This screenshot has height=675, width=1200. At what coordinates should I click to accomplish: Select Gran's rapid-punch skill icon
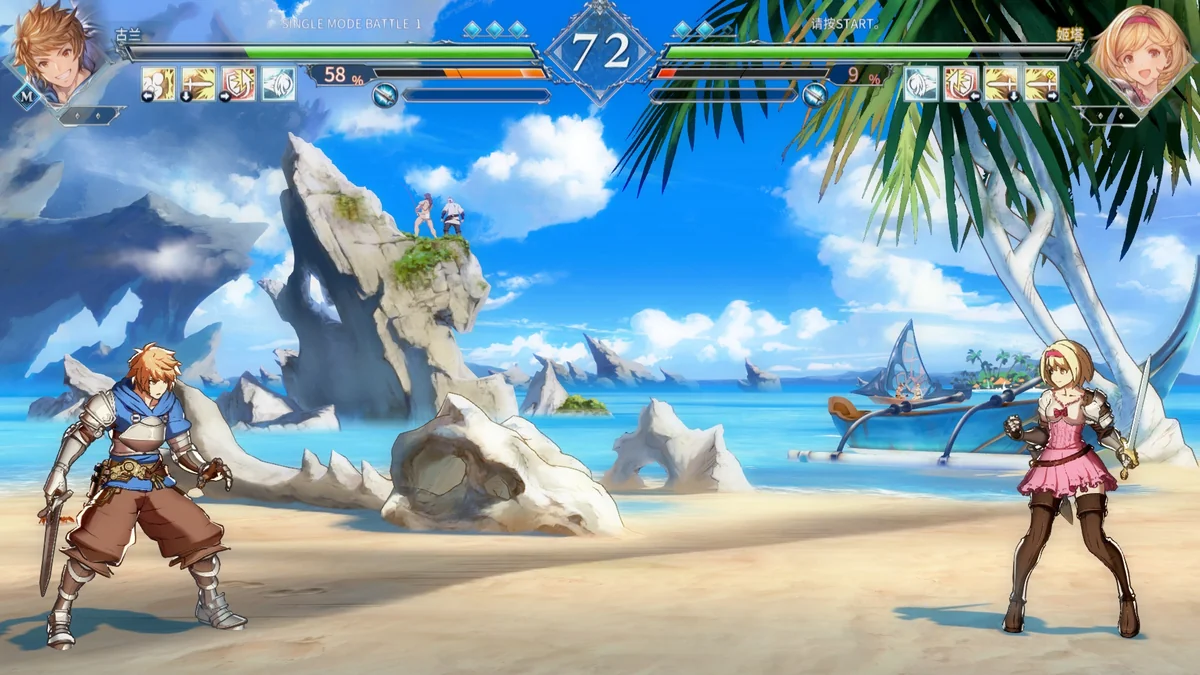(158, 84)
